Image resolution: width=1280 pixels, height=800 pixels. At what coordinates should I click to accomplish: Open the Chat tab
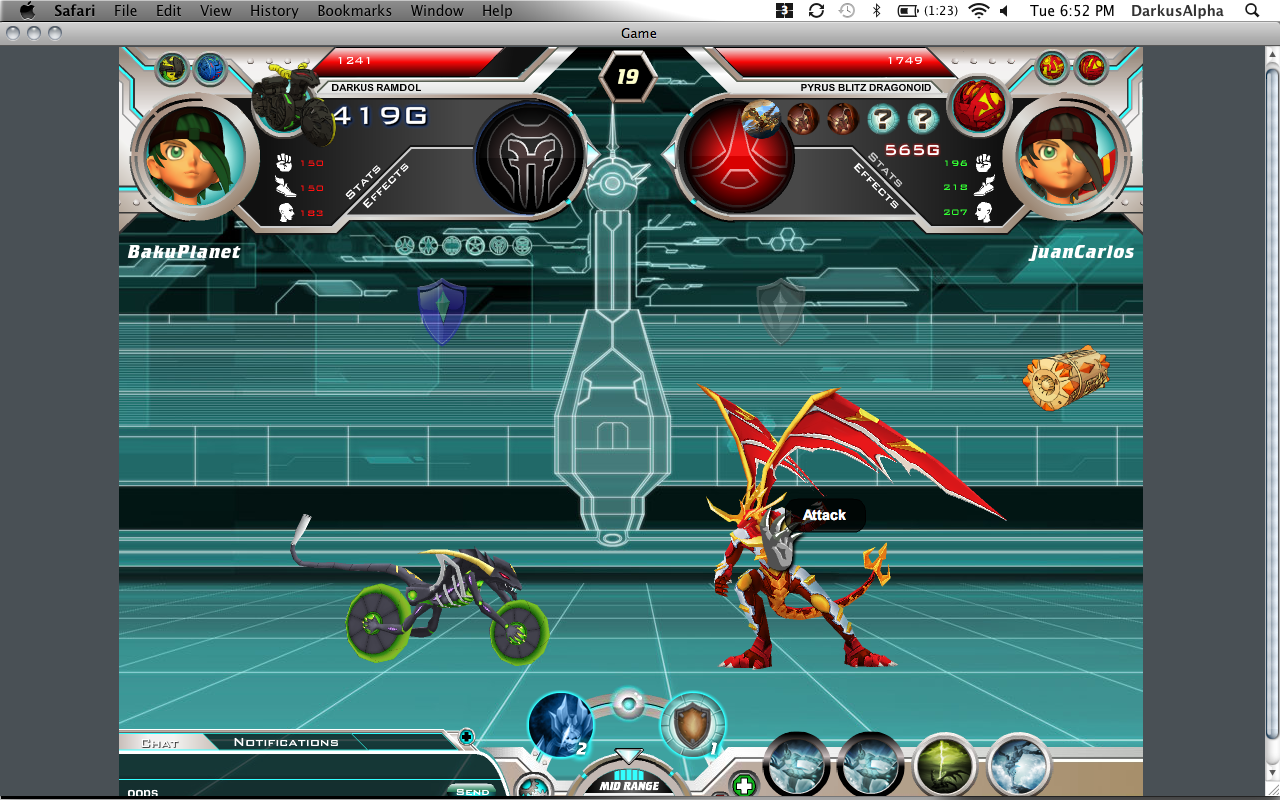pyautogui.click(x=160, y=743)
